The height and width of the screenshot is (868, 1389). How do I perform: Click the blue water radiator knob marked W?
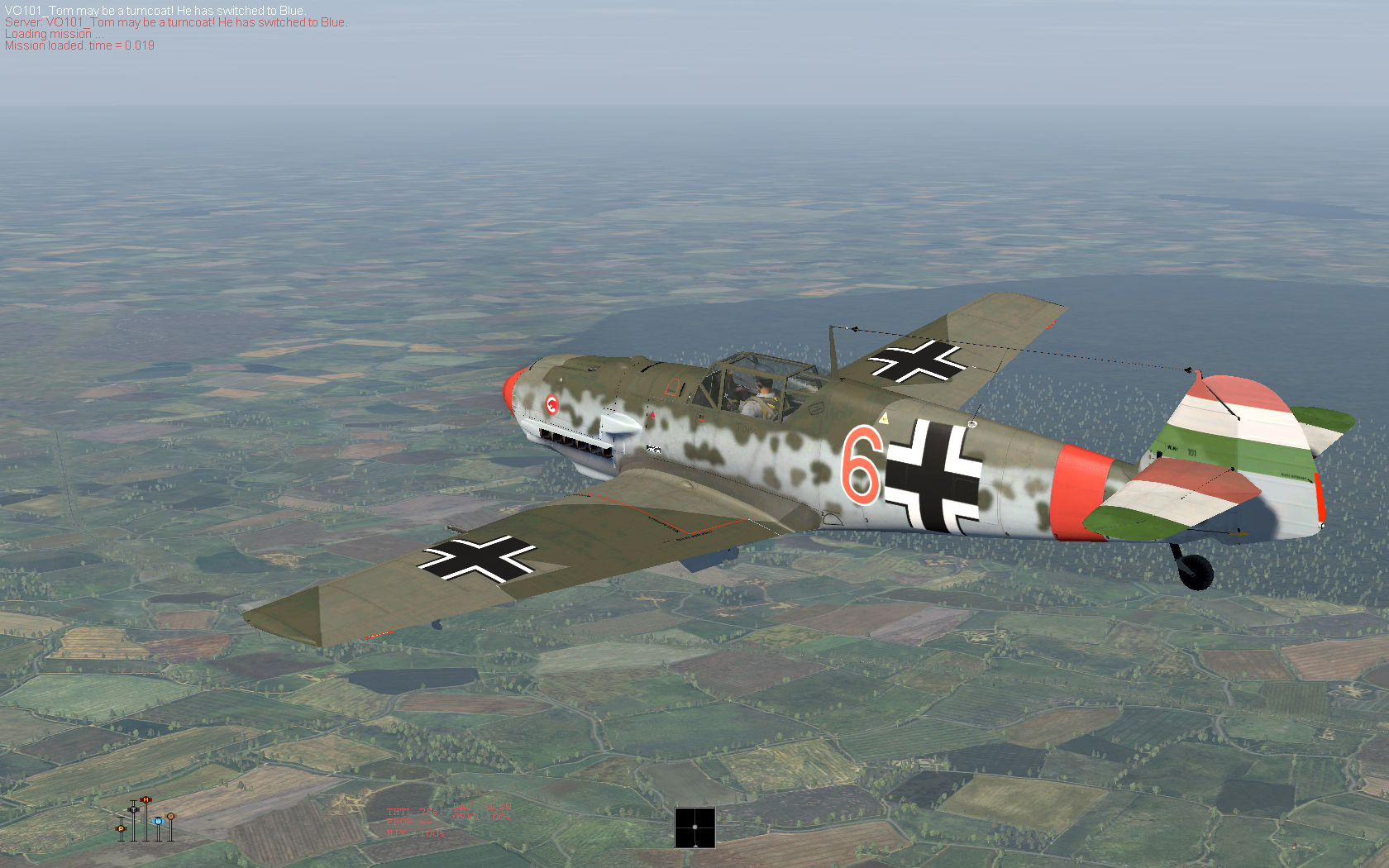158,821
